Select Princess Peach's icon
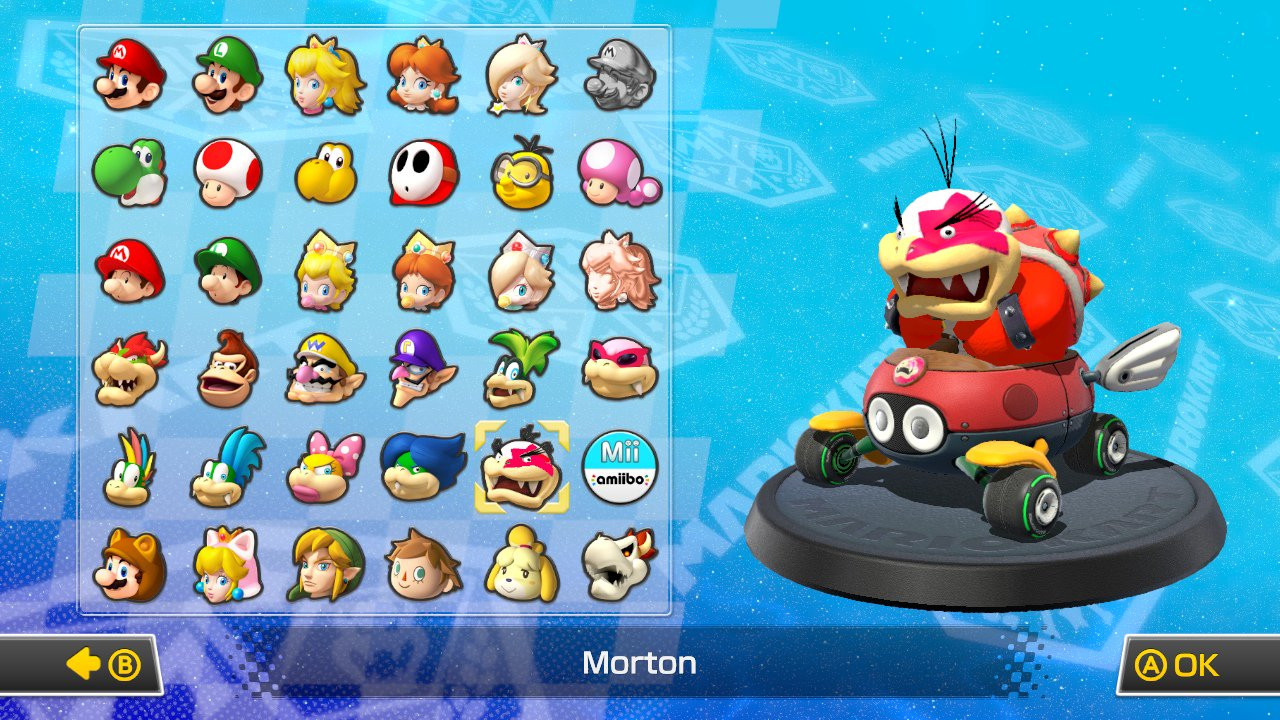Screen dimensions: 1280x720 point(325,75)
